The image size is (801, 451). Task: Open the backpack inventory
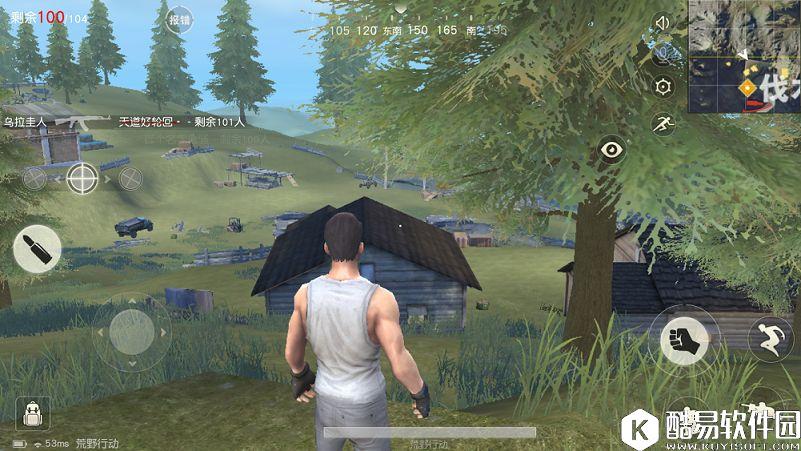click(31, 413)
